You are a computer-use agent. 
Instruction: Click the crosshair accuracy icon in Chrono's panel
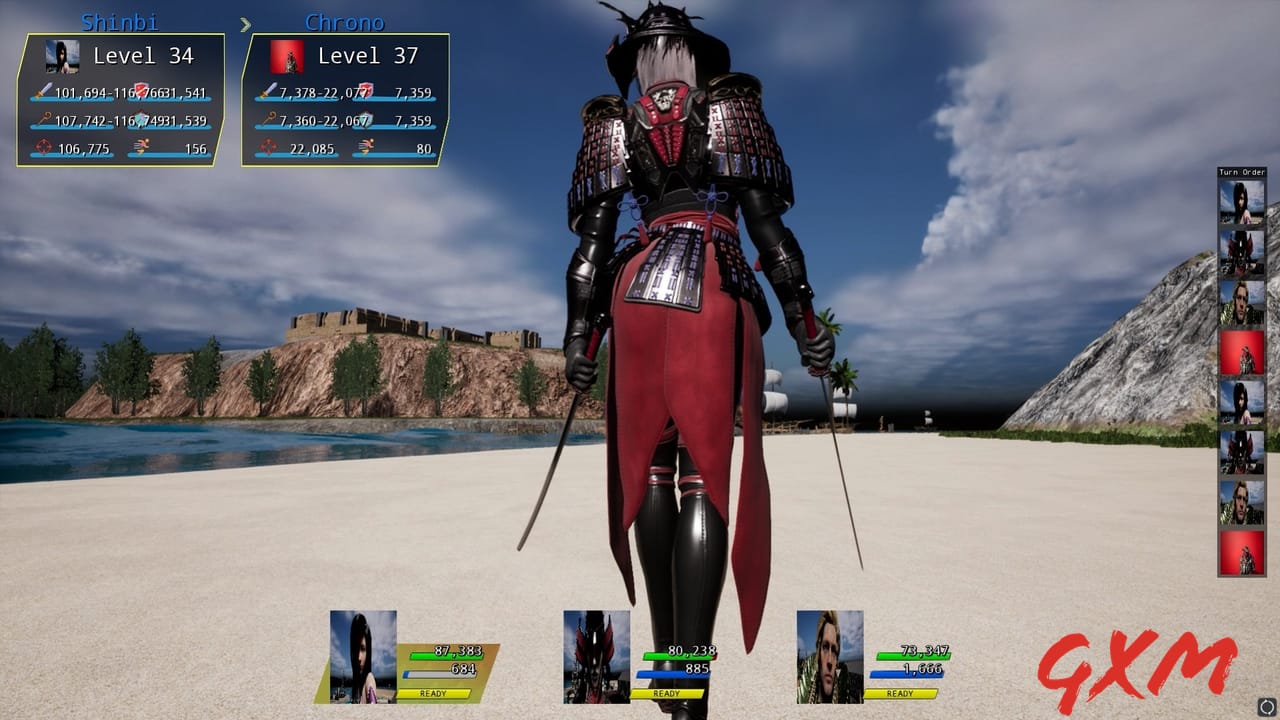pos(266,147)
